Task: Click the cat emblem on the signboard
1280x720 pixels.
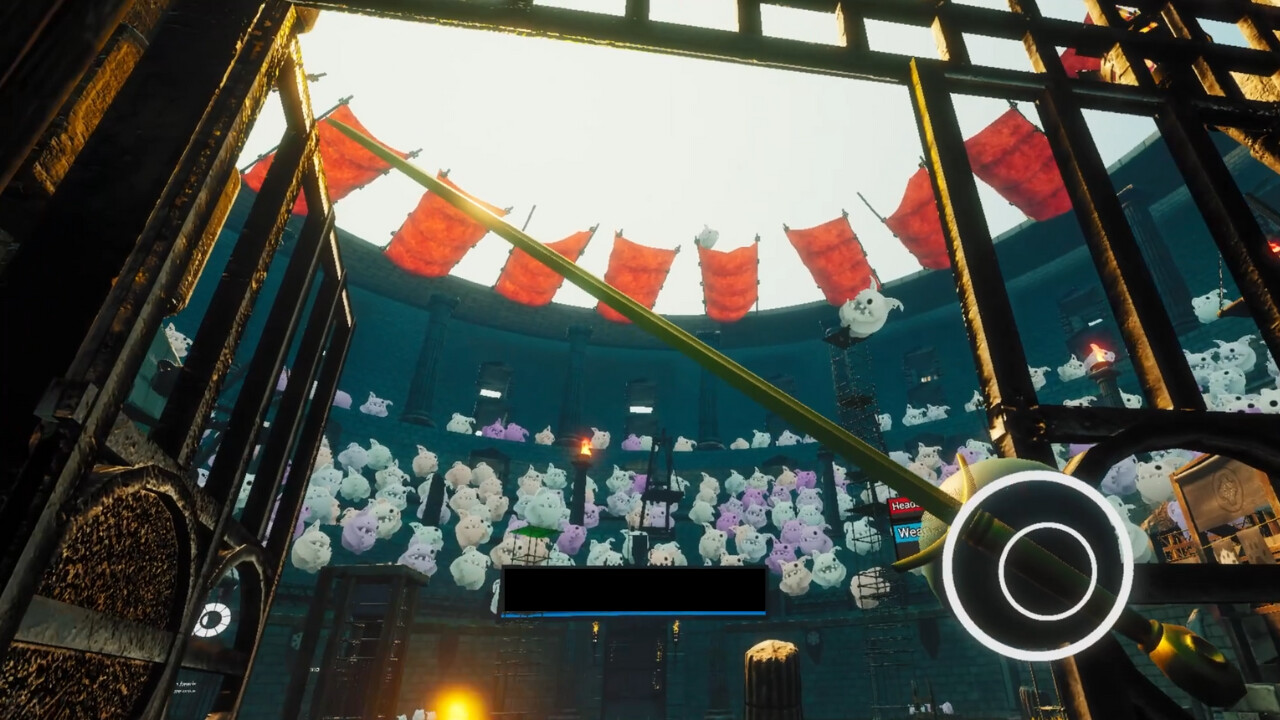Action: point(1228,489)
